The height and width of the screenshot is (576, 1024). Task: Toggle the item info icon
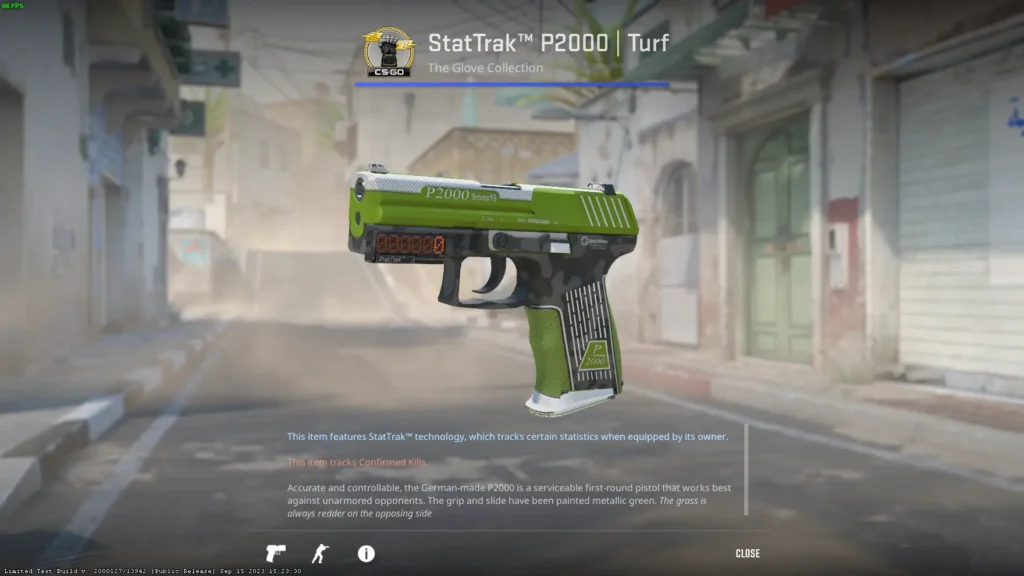tap(366, 553)
